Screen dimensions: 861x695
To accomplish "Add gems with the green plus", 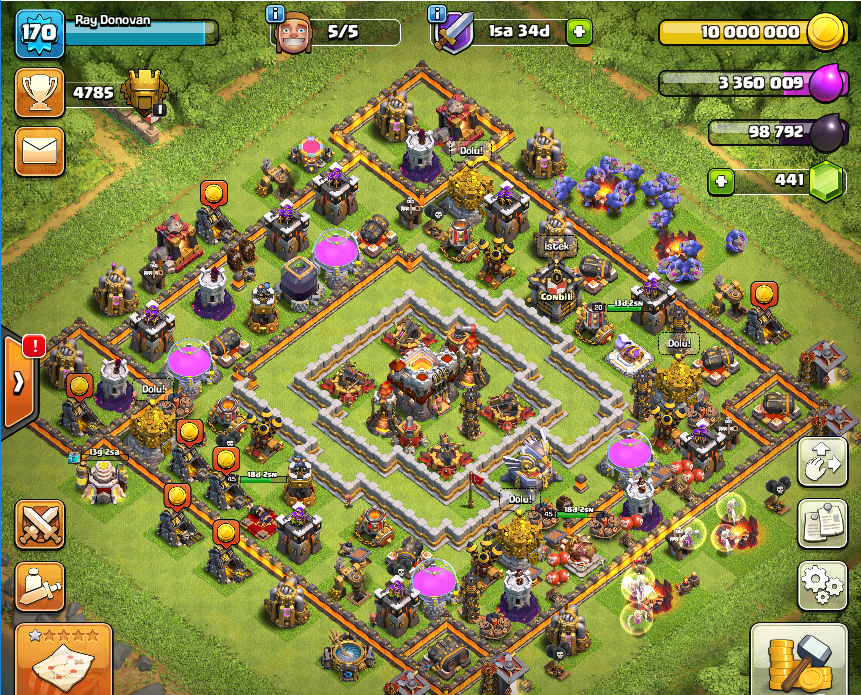I will click(719, 182).
